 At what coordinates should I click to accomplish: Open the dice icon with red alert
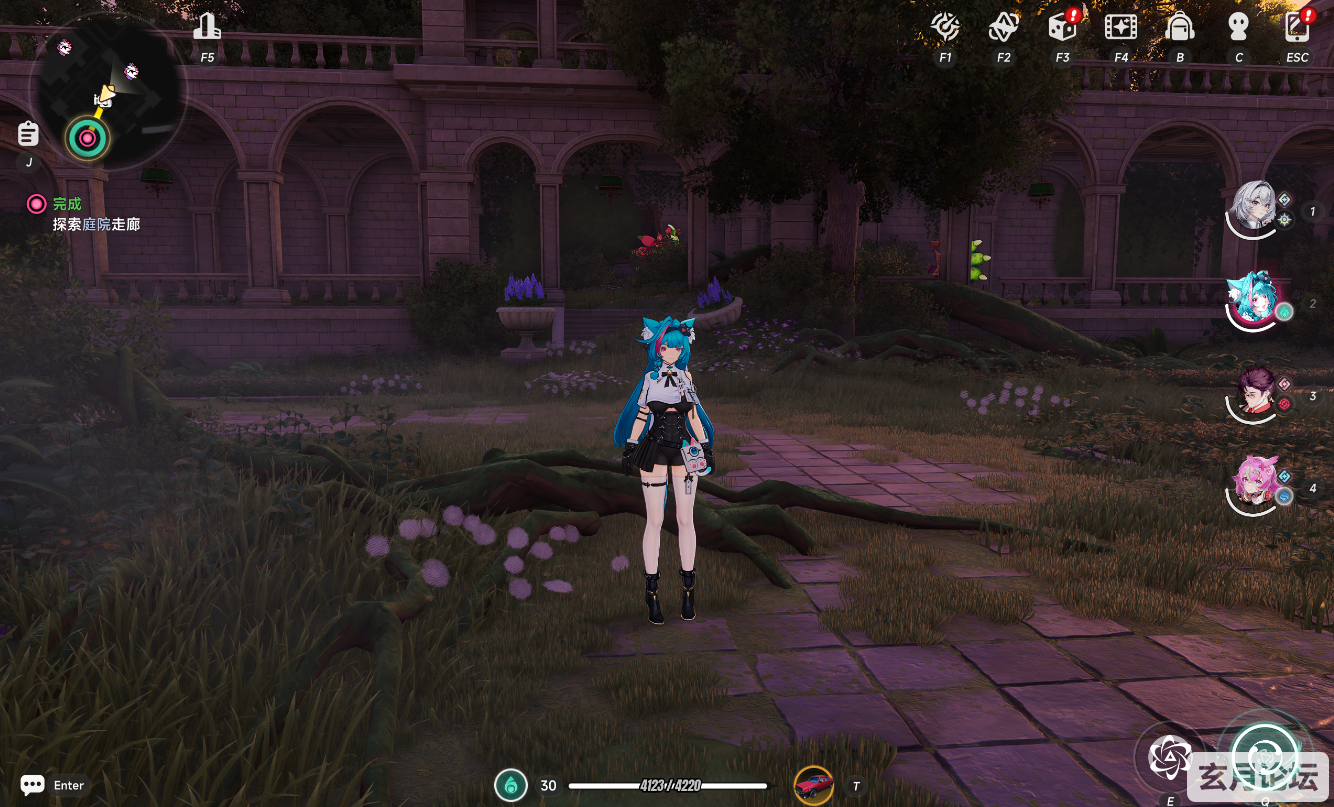pyautogui.click(x=1061, y=27)
